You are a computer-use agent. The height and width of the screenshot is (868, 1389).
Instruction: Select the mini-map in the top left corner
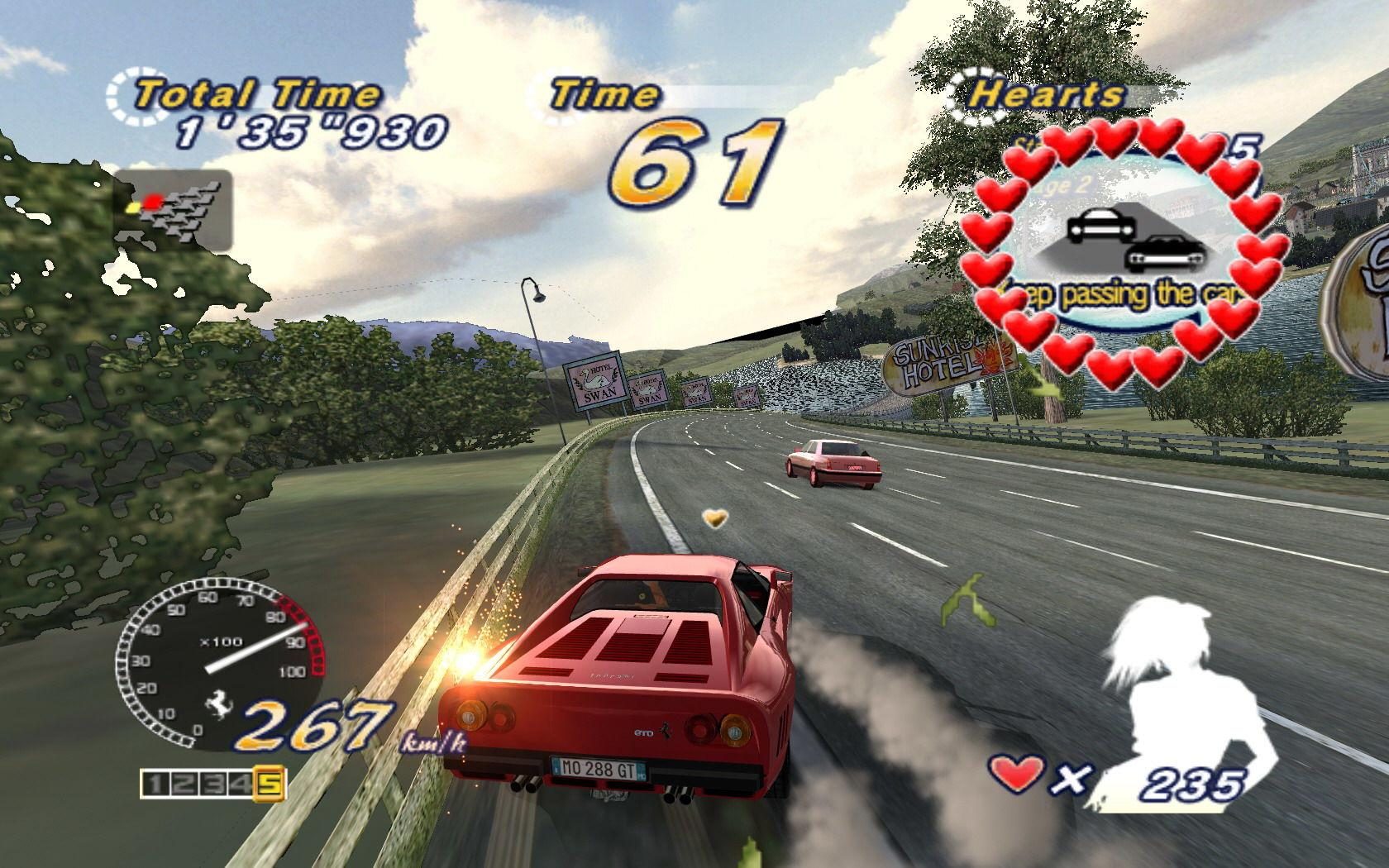pyautogui.click(x=174, y=207)
